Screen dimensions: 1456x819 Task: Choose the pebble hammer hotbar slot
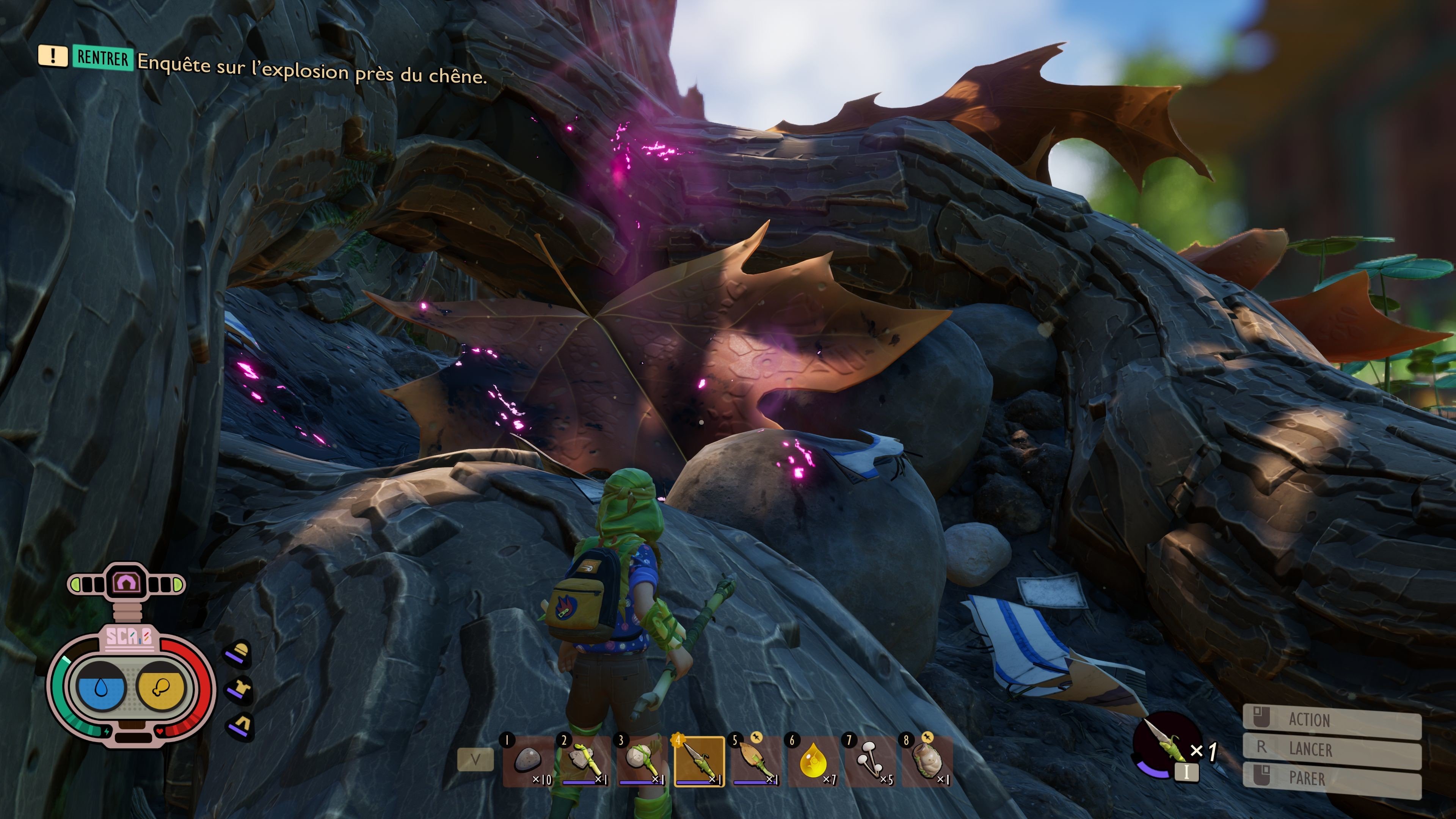click(642, 761)
